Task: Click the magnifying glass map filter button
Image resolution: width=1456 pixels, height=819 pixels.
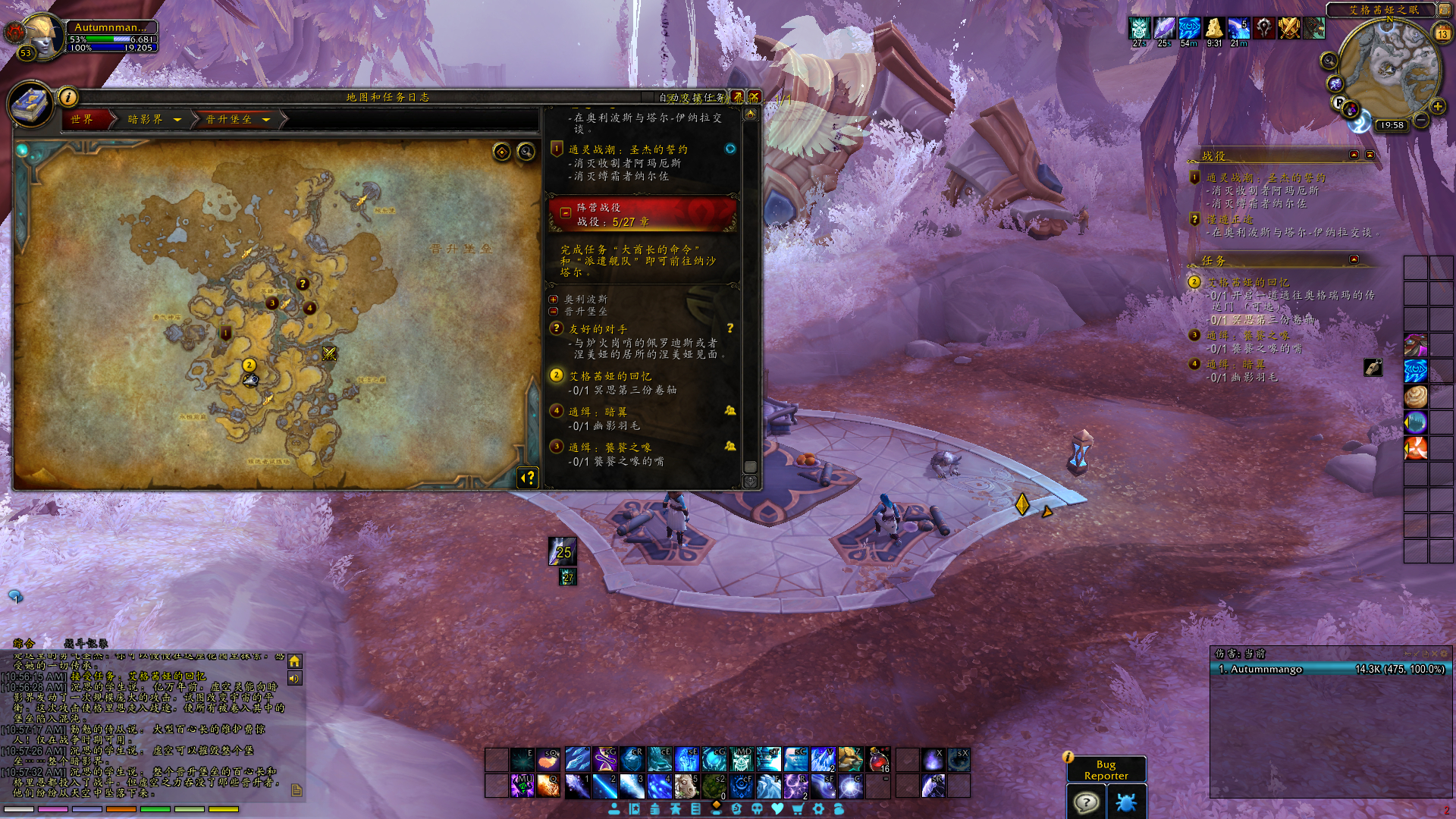Action: 526,152
